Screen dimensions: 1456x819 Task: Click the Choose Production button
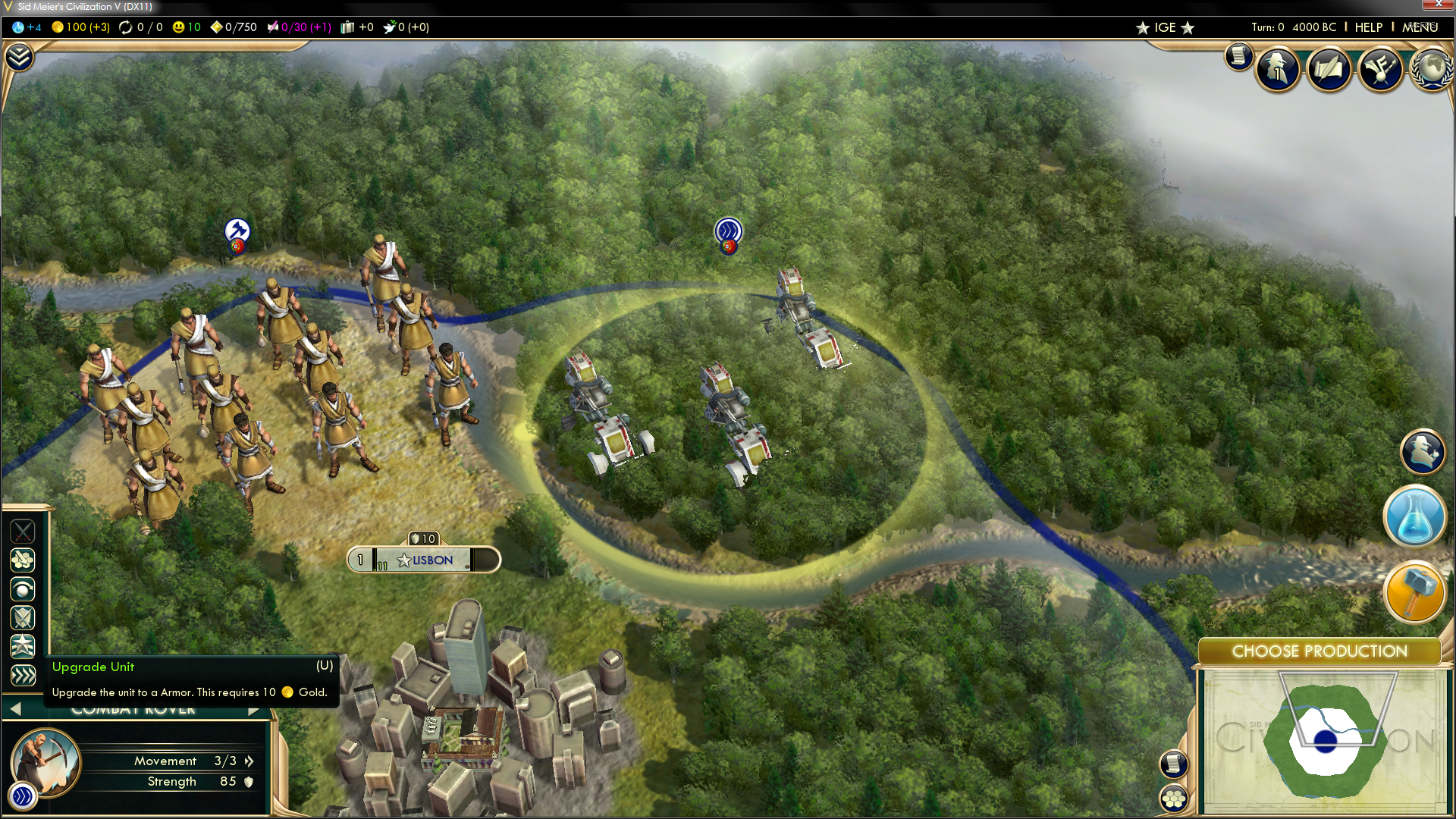coord(1319,651)
